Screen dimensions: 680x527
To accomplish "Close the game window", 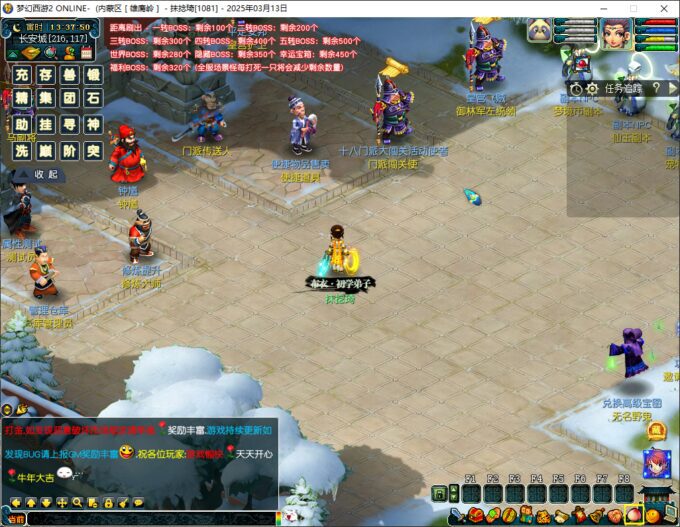I will (x=664, y=7).
